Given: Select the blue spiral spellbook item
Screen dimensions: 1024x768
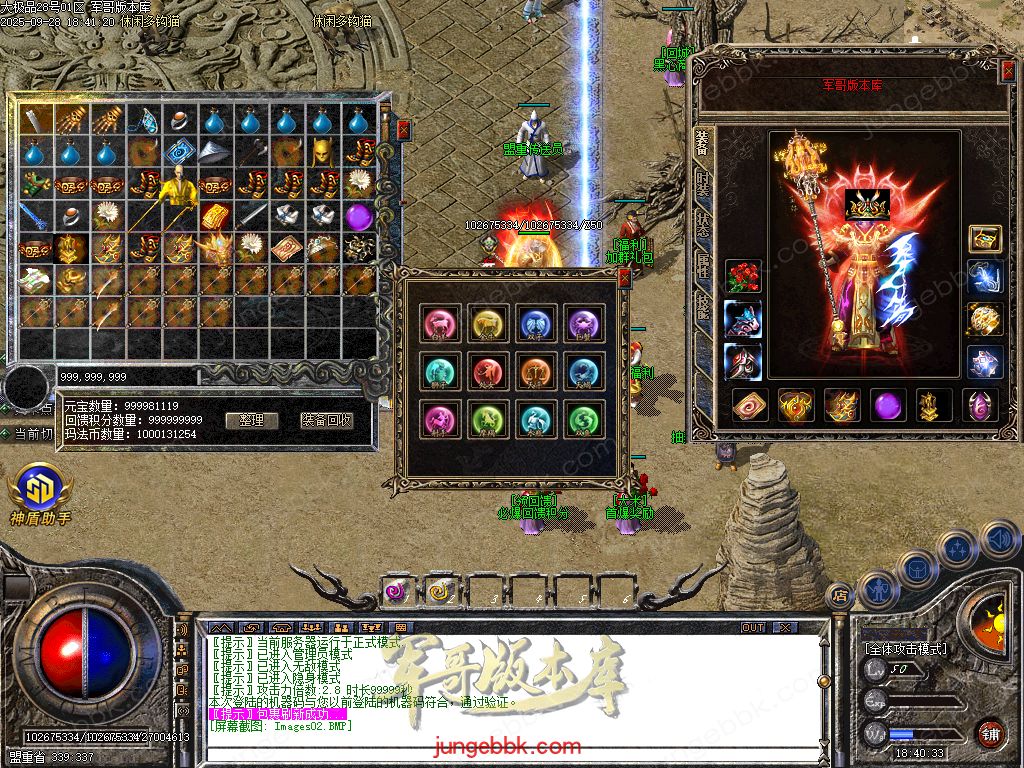Looking at the screenshot, I should tap(179, 152).
